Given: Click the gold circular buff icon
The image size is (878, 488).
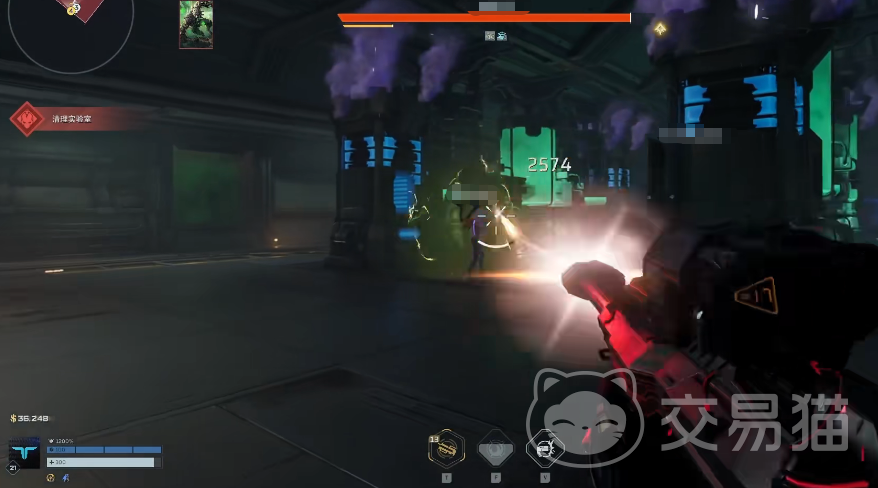Looking at the screenshot, I should 51,478.
